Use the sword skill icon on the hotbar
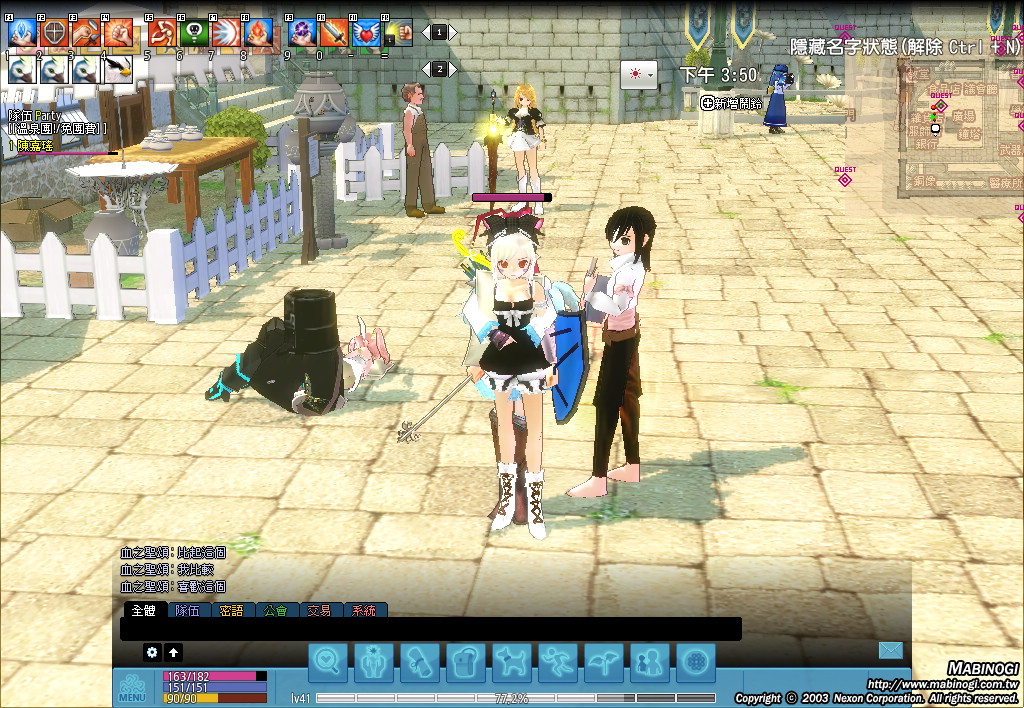The image size is (1024, 708). tap(334, 33)
